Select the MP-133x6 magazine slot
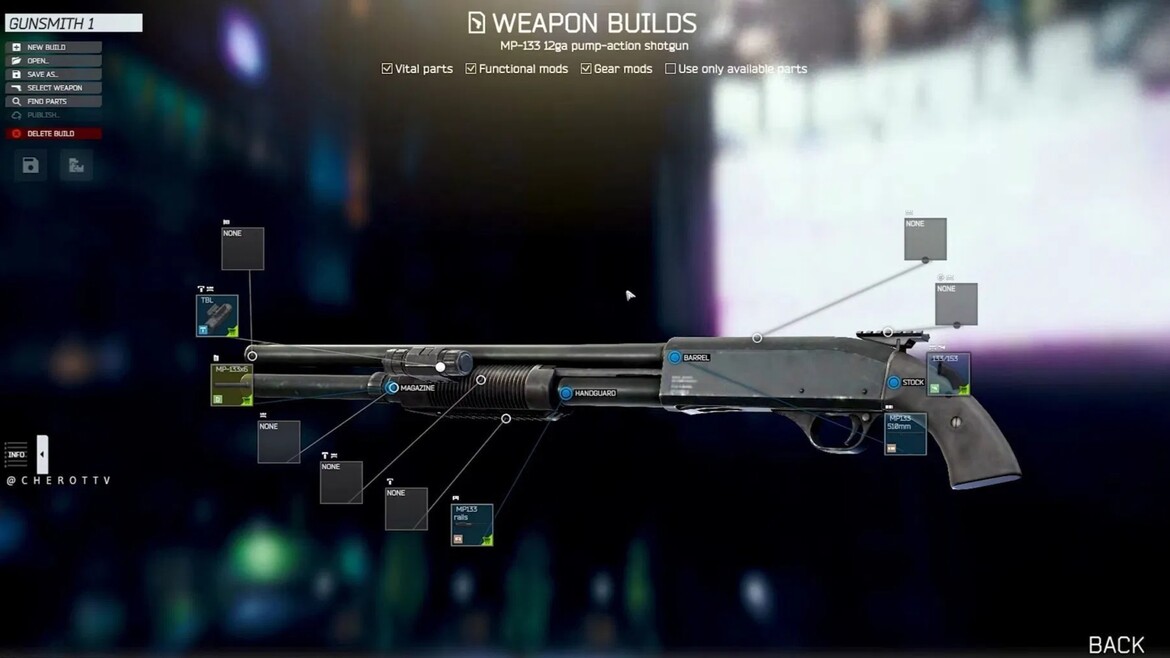Viewport: 1170px width, 658px height. [x=231, y=385]
